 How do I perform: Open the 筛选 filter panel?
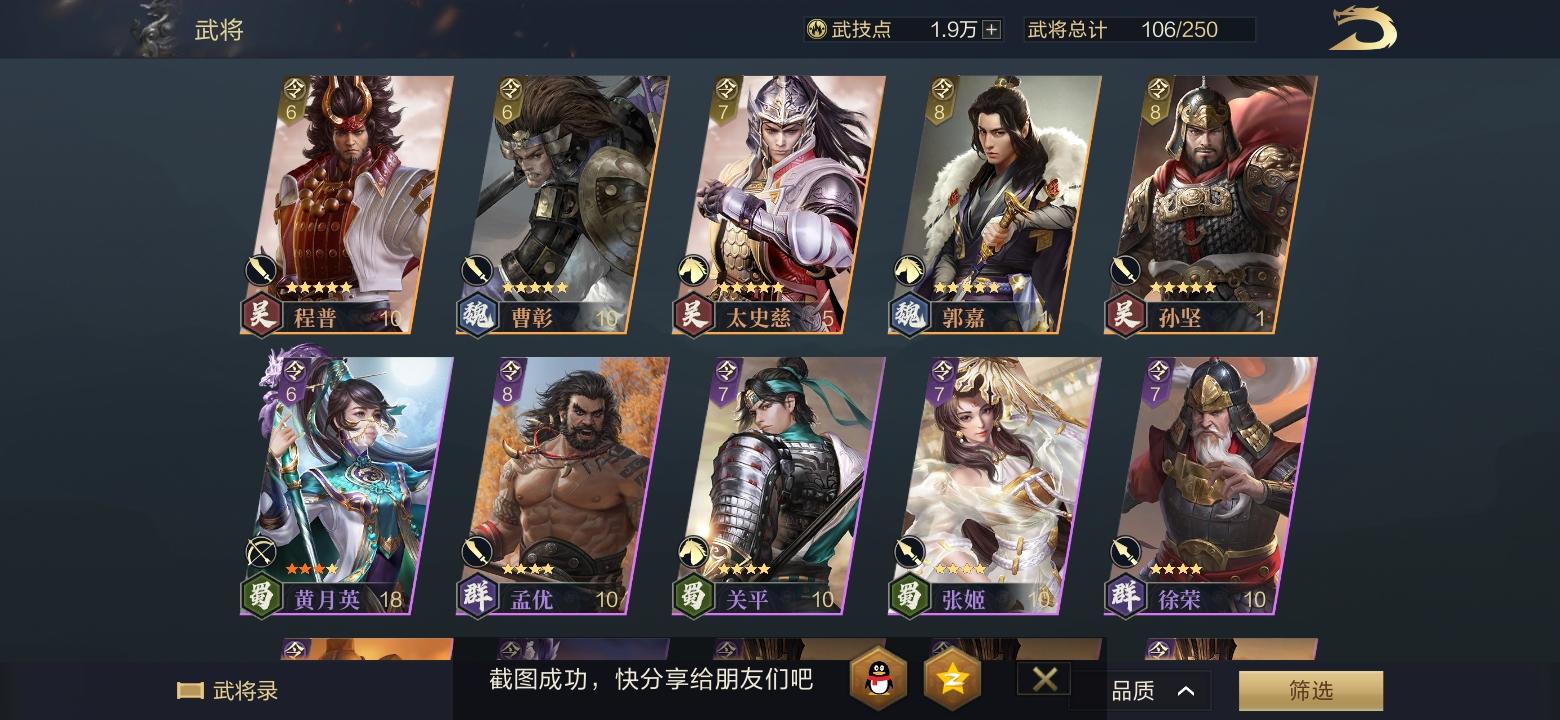click(x=1310, y=690)
